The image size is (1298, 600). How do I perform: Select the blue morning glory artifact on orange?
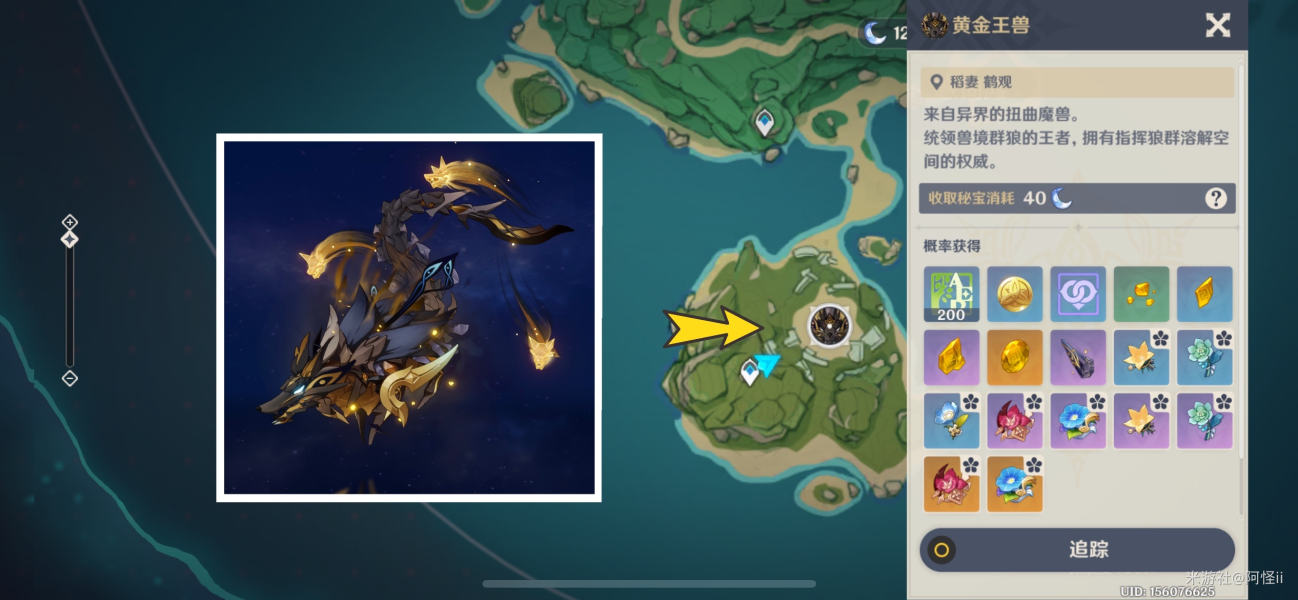[1015, 484]
